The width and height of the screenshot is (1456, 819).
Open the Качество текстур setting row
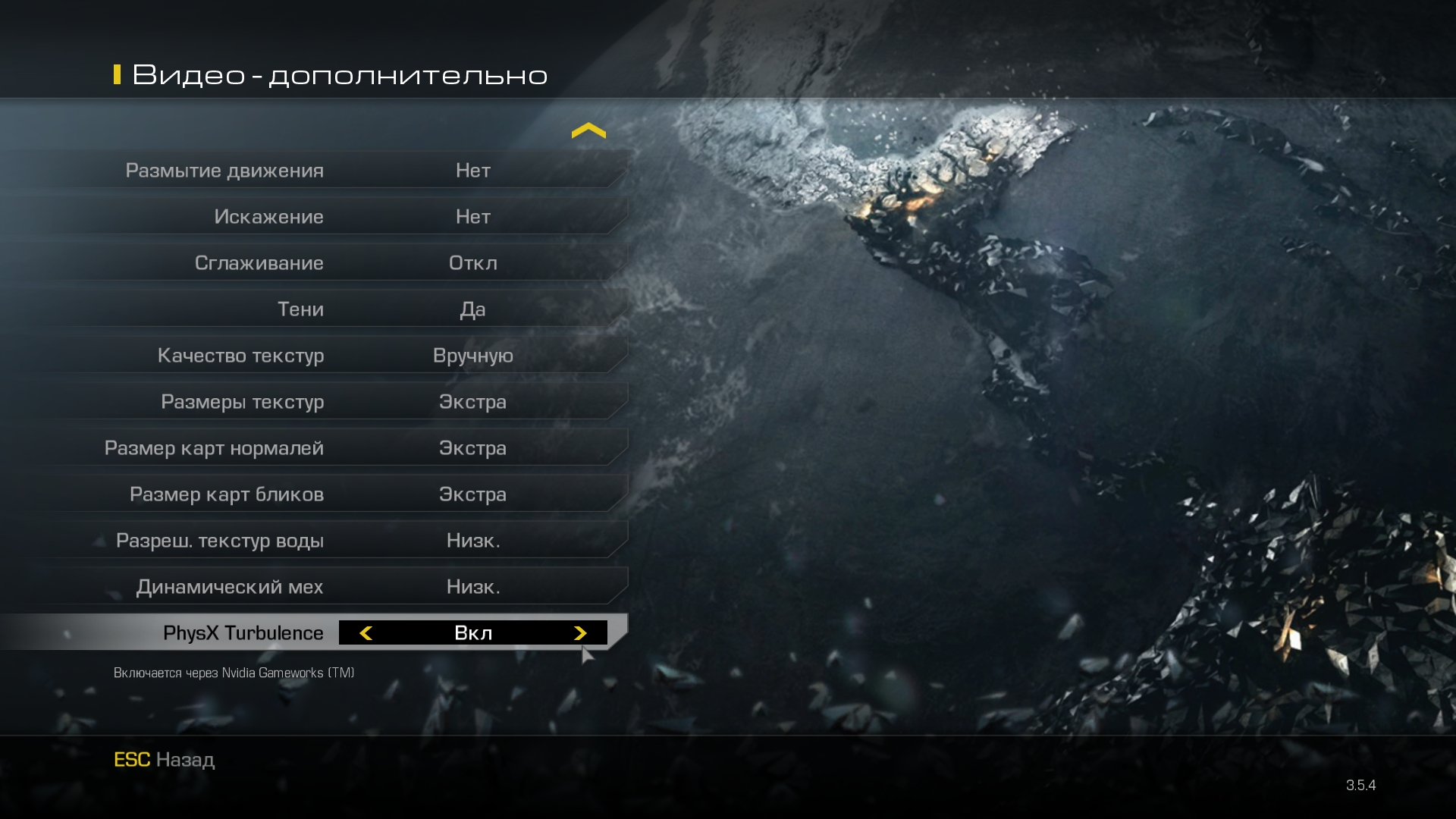(x=315, y=355)
